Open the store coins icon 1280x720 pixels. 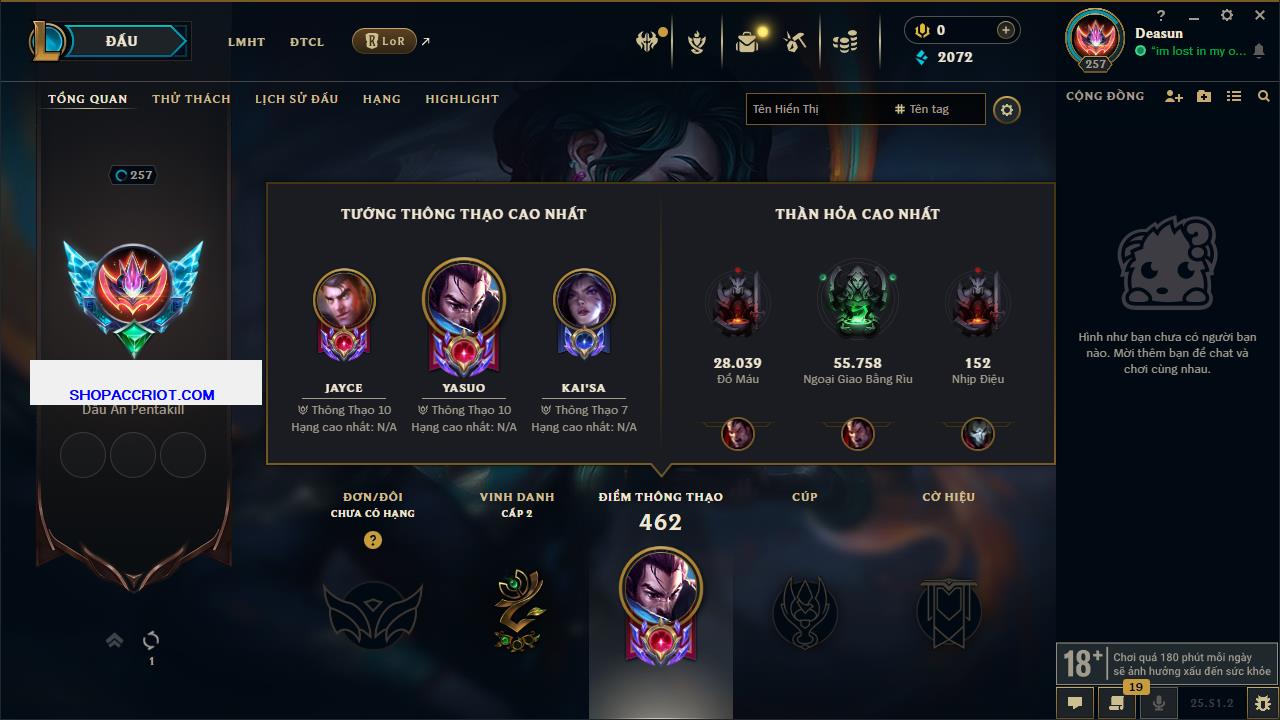point(845,42)
